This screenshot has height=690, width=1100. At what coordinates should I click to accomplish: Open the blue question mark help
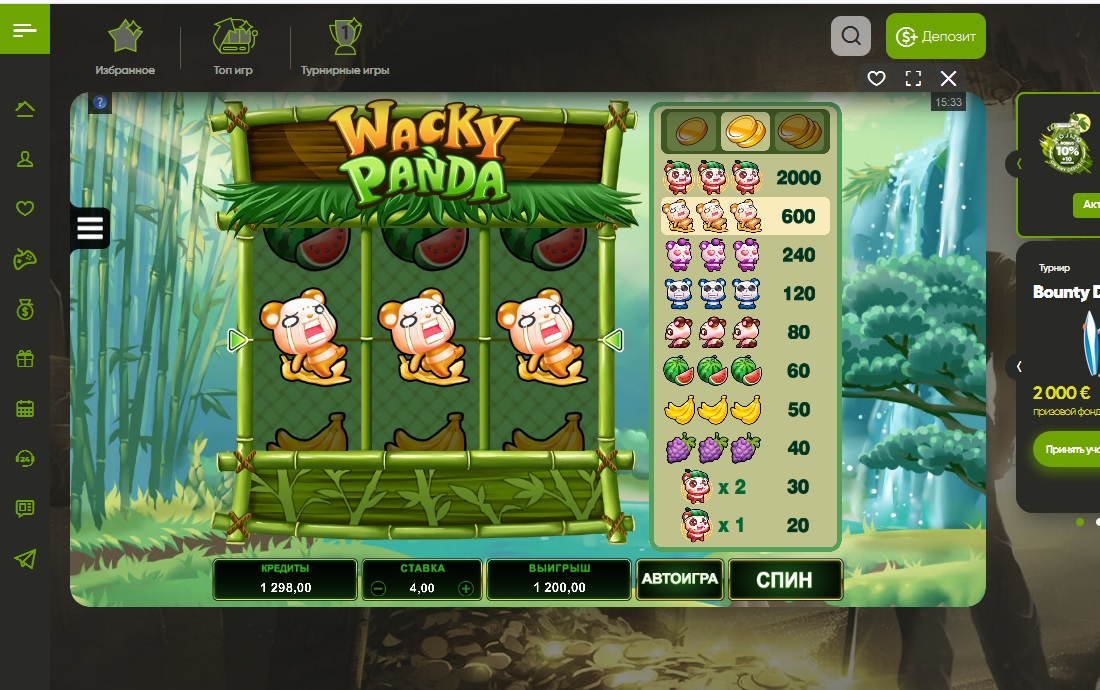coord(99,102)
